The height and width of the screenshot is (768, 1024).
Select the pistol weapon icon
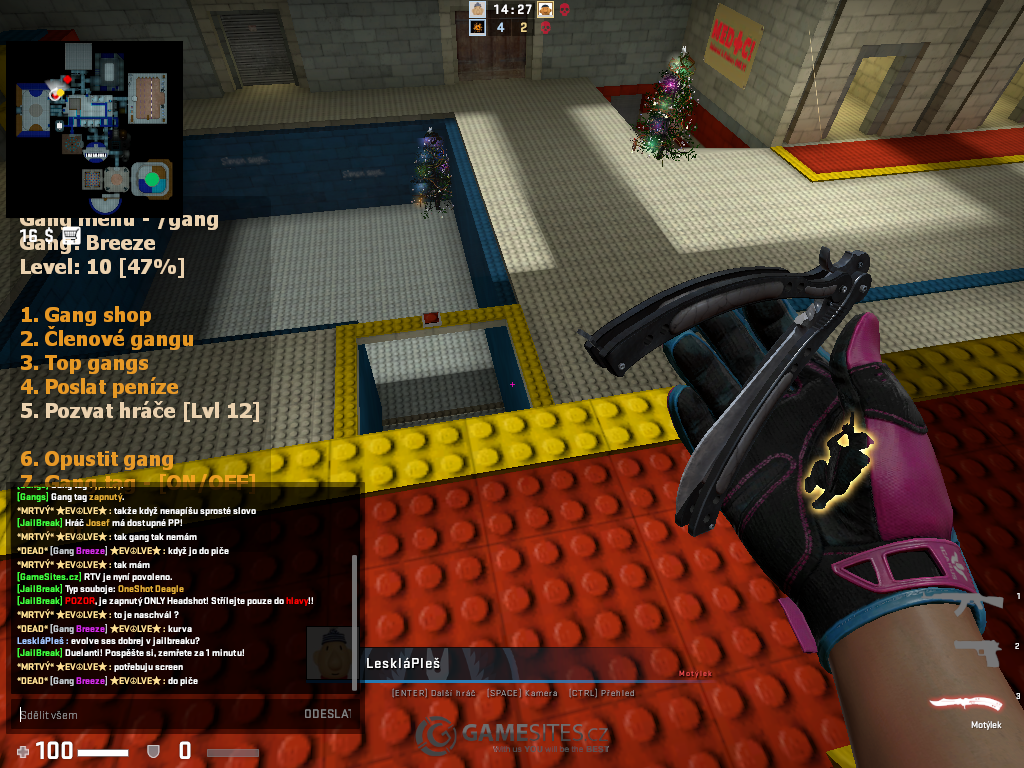[977, 651]
